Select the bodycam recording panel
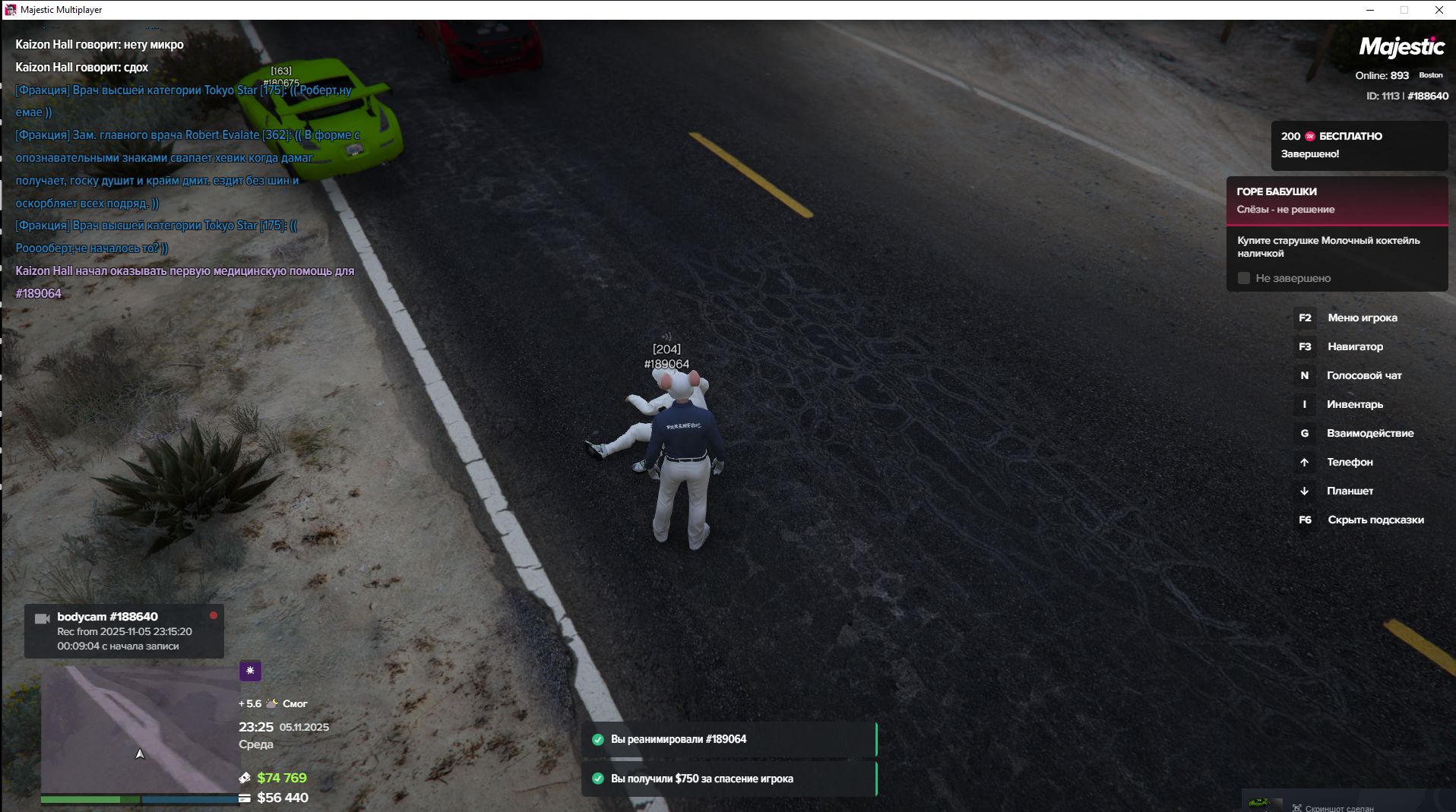Image resolution: width=1456 pixels, height=812 pixels. pyautogui.click(x=124, y=631)
